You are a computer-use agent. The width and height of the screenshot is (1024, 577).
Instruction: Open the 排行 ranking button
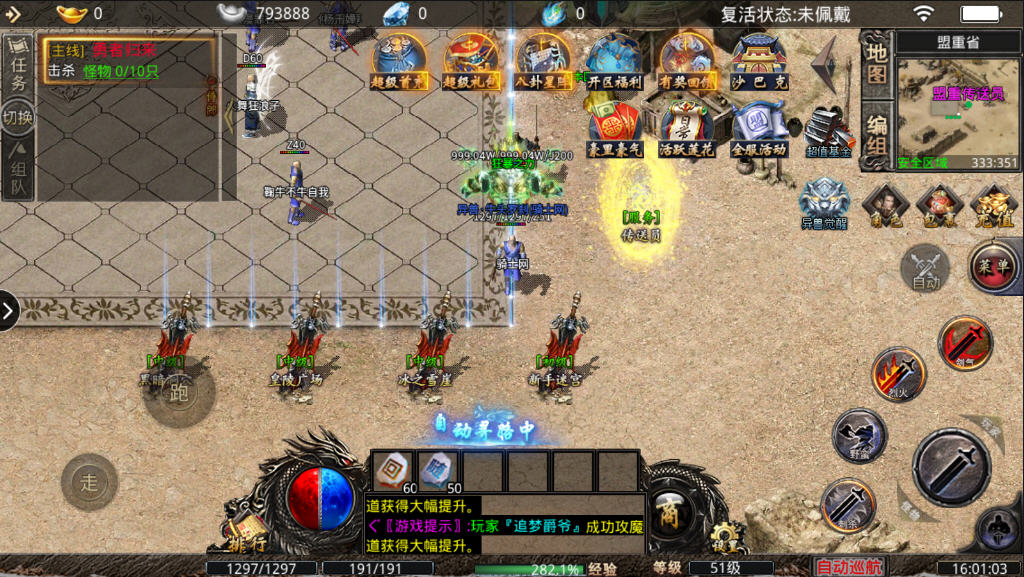coord(248,535)
